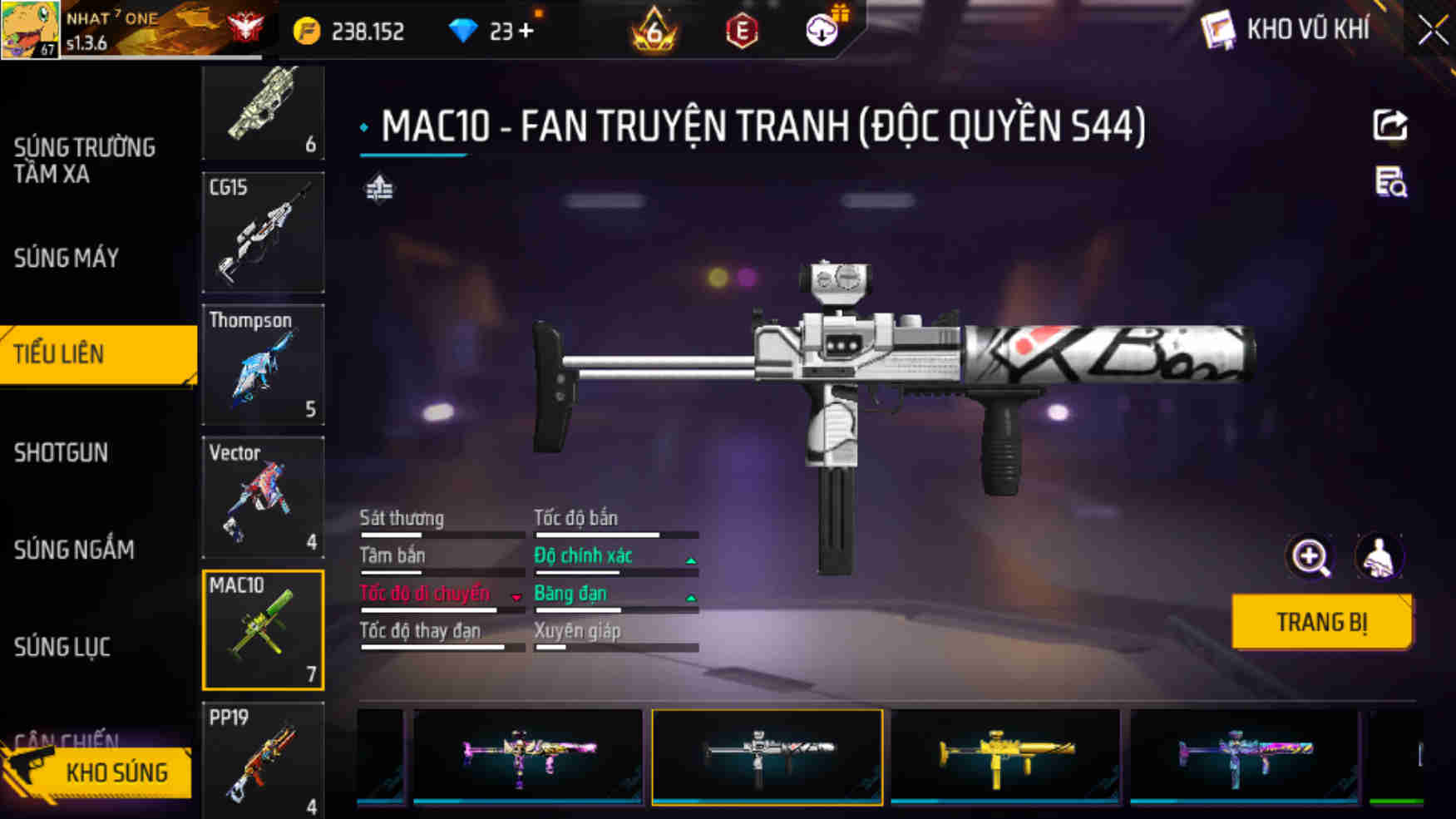Pick the blue pink MAC10 skin thumbnail
1456x819 pixels.
tap(1244, 756)
